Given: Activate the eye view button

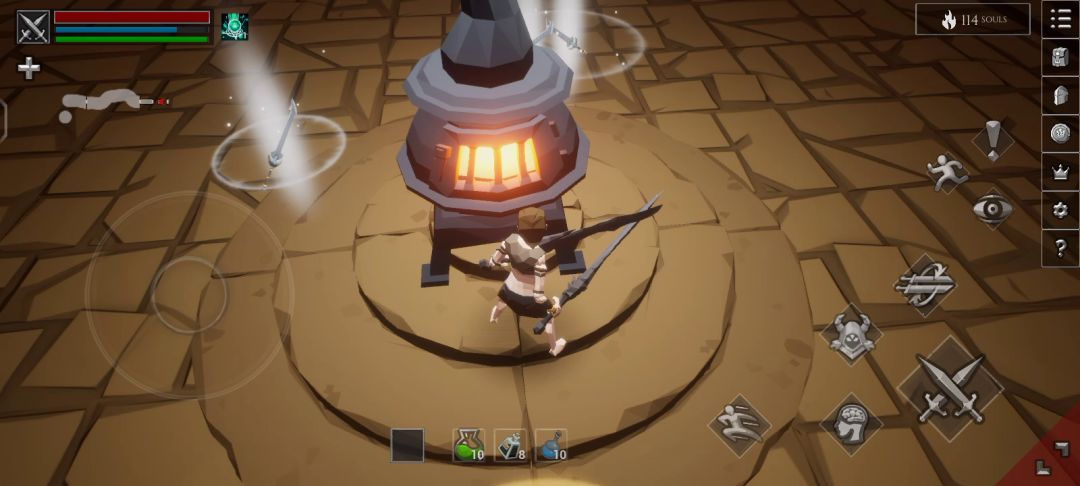Looking at the screenshot, I should pyautogui.click(x=993, y=209).
